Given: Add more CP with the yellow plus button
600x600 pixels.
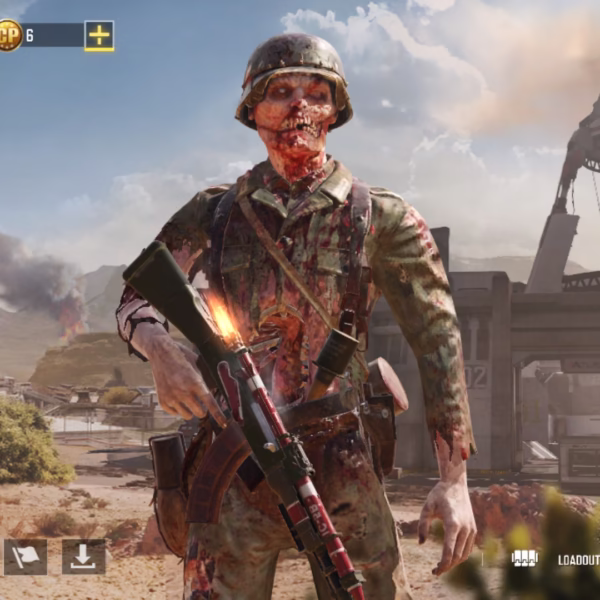Looking at the screenshot, I should click(99, 36).
